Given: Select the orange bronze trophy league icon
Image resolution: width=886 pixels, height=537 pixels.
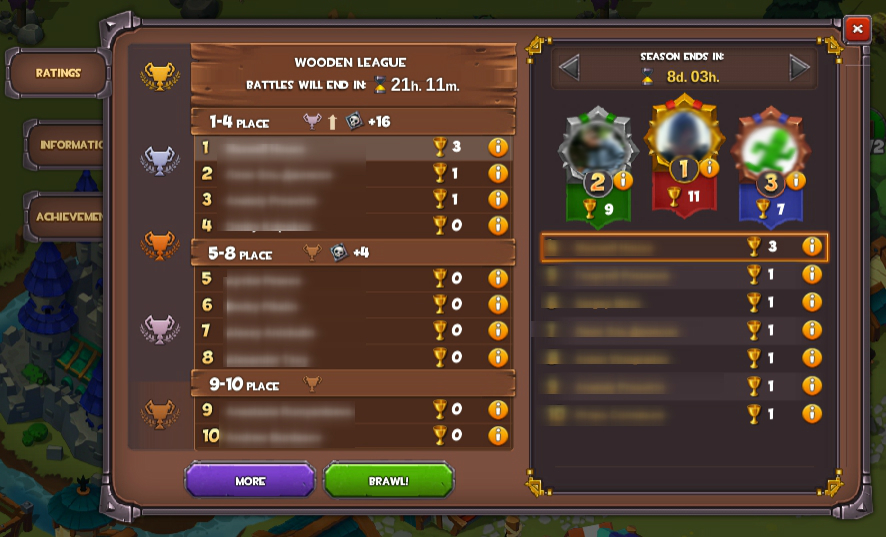Looking at the screenshot, I should click(160, 242).
